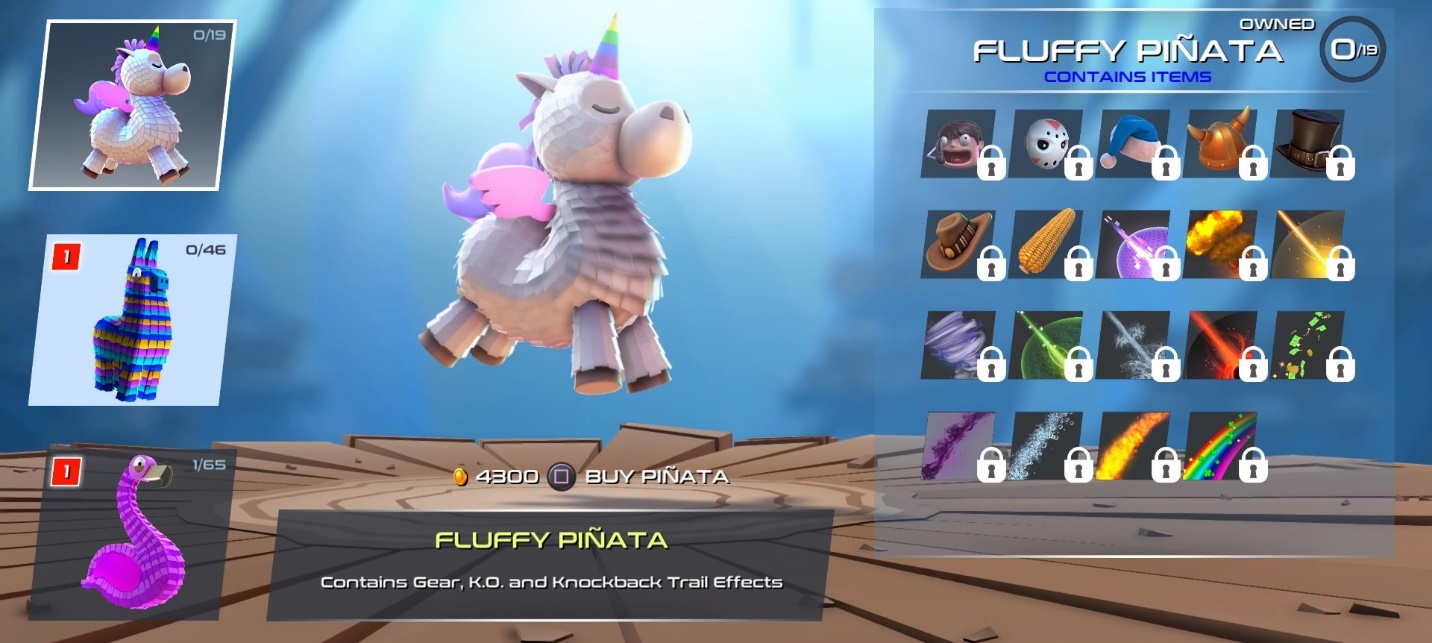Pick the purple flamingo piñata thumbnail

click(133, 531)
